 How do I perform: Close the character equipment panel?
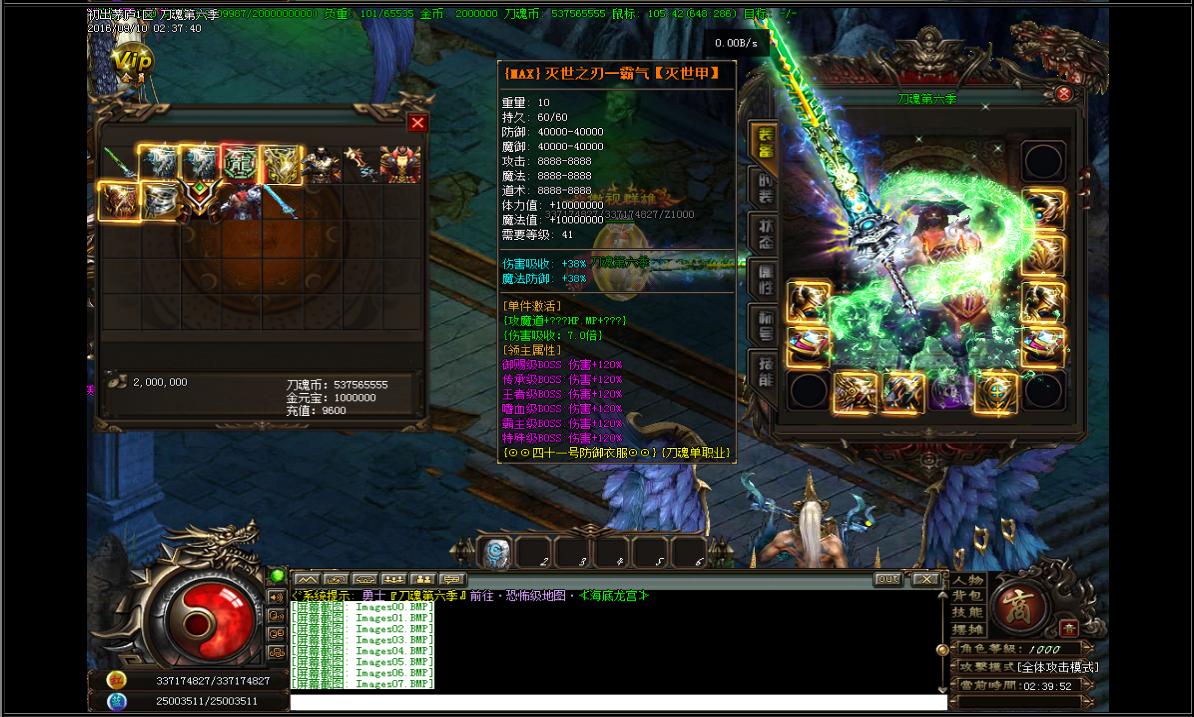(x=1063, y=94)
